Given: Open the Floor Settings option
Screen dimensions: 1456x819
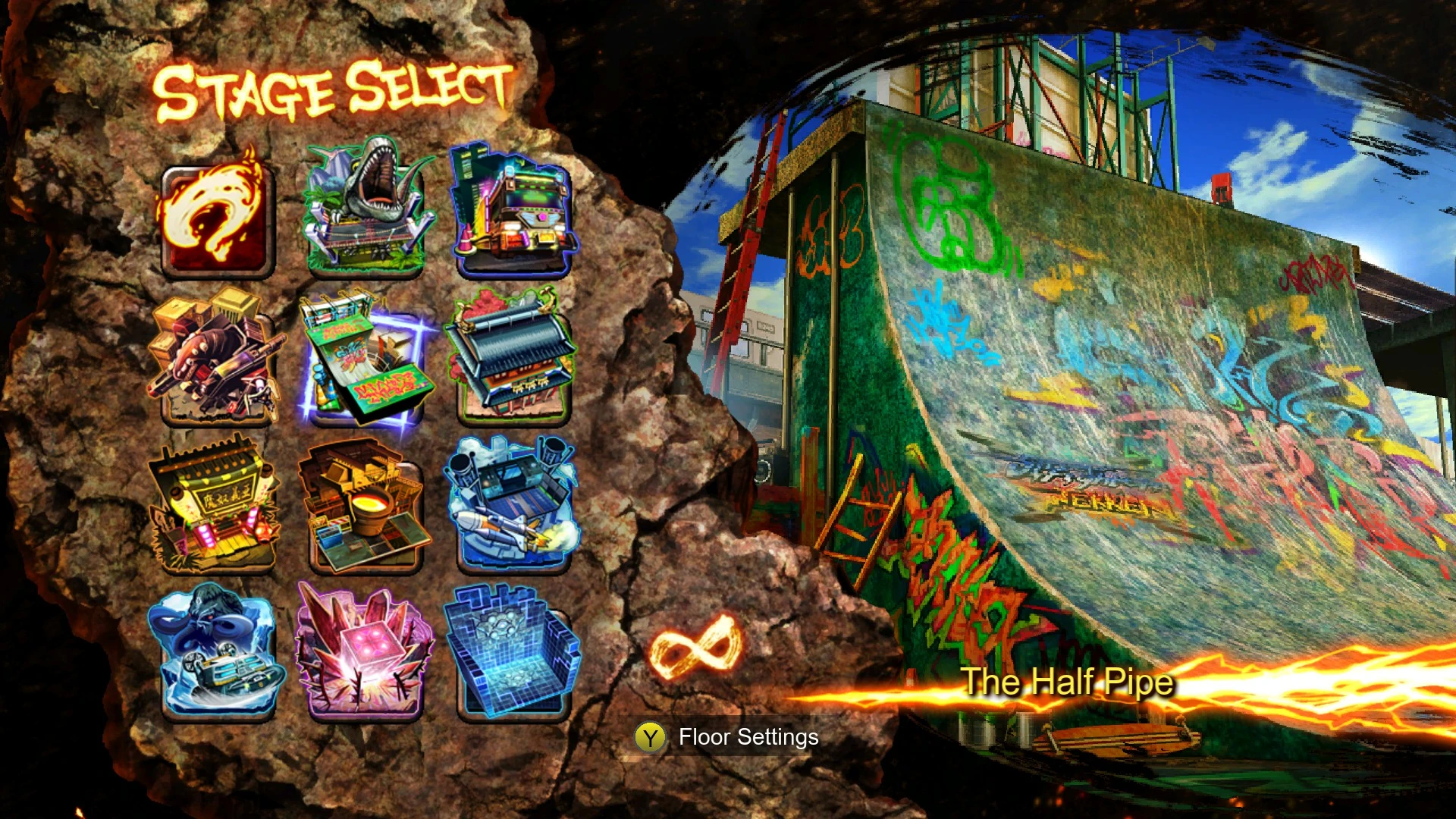Looking at the screenshot, I should [x=727, y=737].
